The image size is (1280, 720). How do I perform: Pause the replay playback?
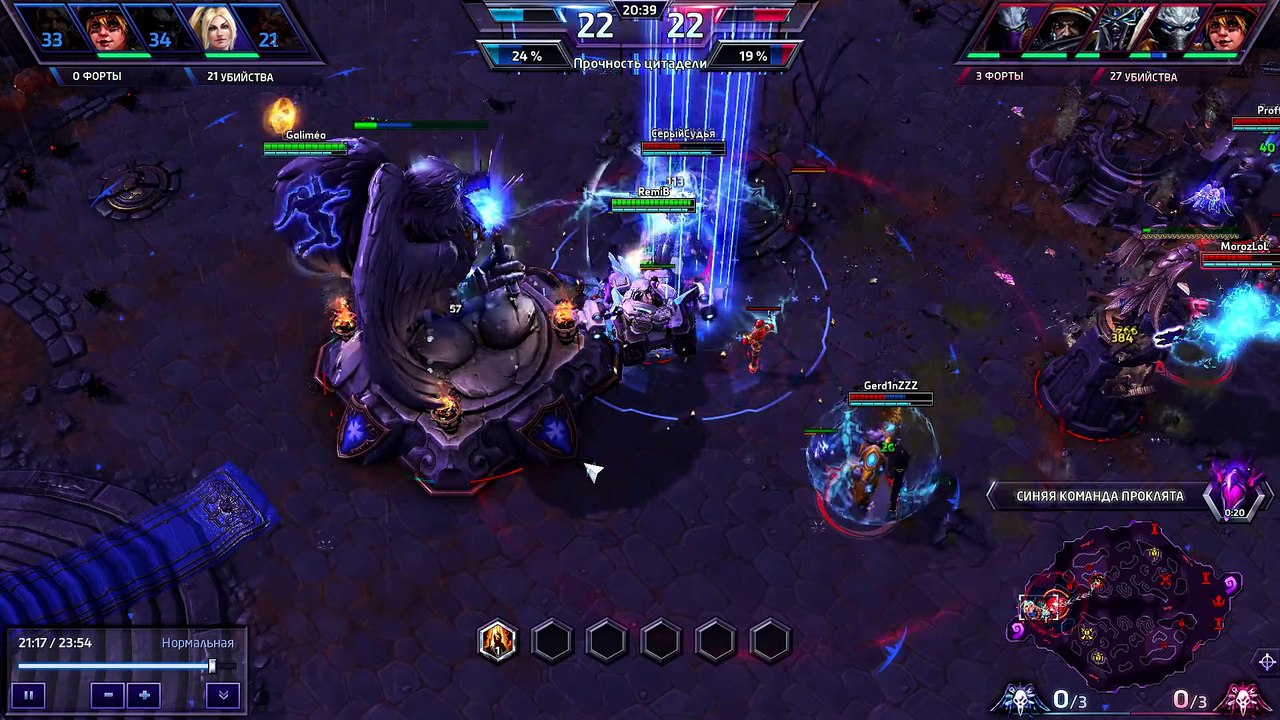pyautogui.click(x=28, y=695)
